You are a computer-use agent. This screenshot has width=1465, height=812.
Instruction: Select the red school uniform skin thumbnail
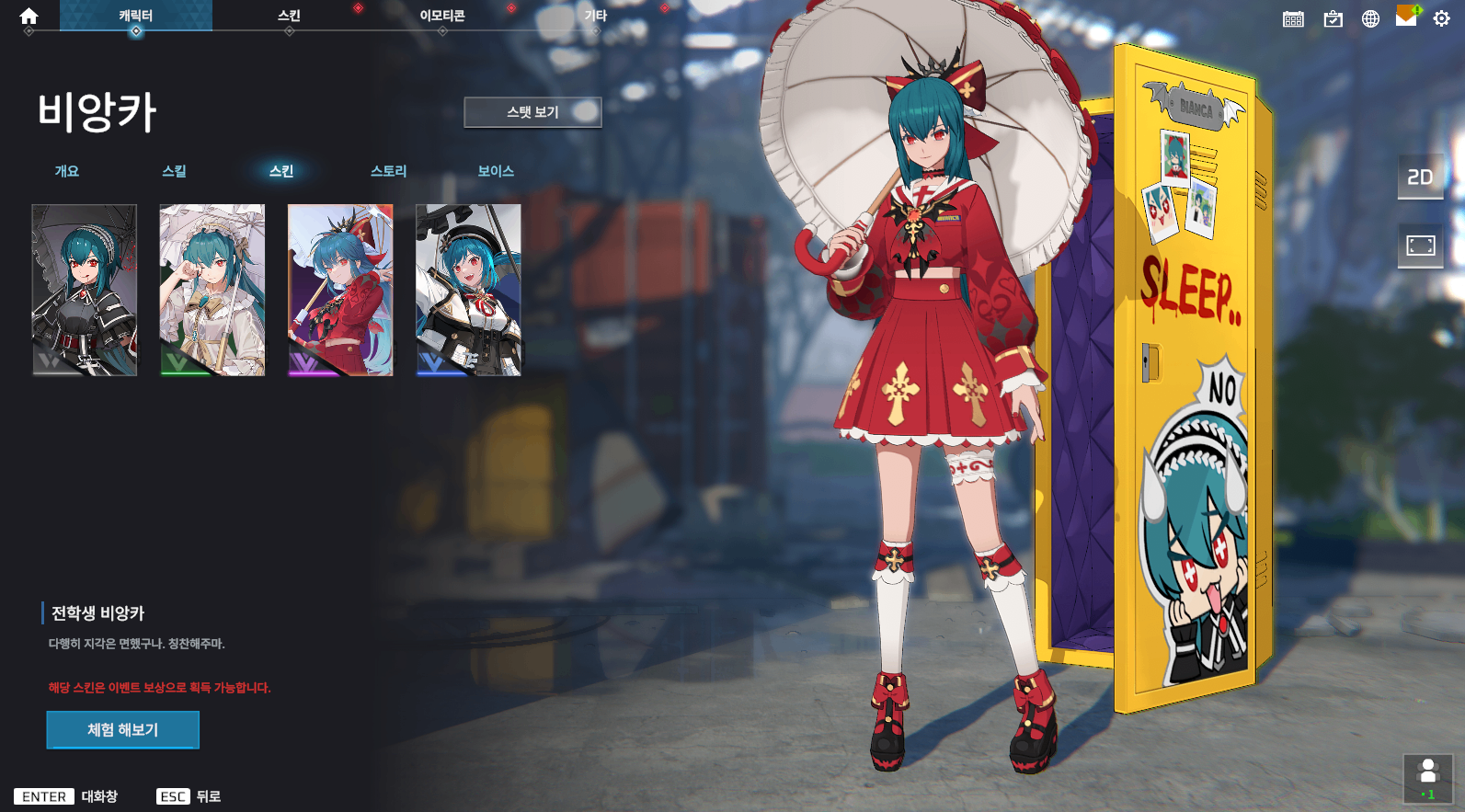[x=340, y=290]
